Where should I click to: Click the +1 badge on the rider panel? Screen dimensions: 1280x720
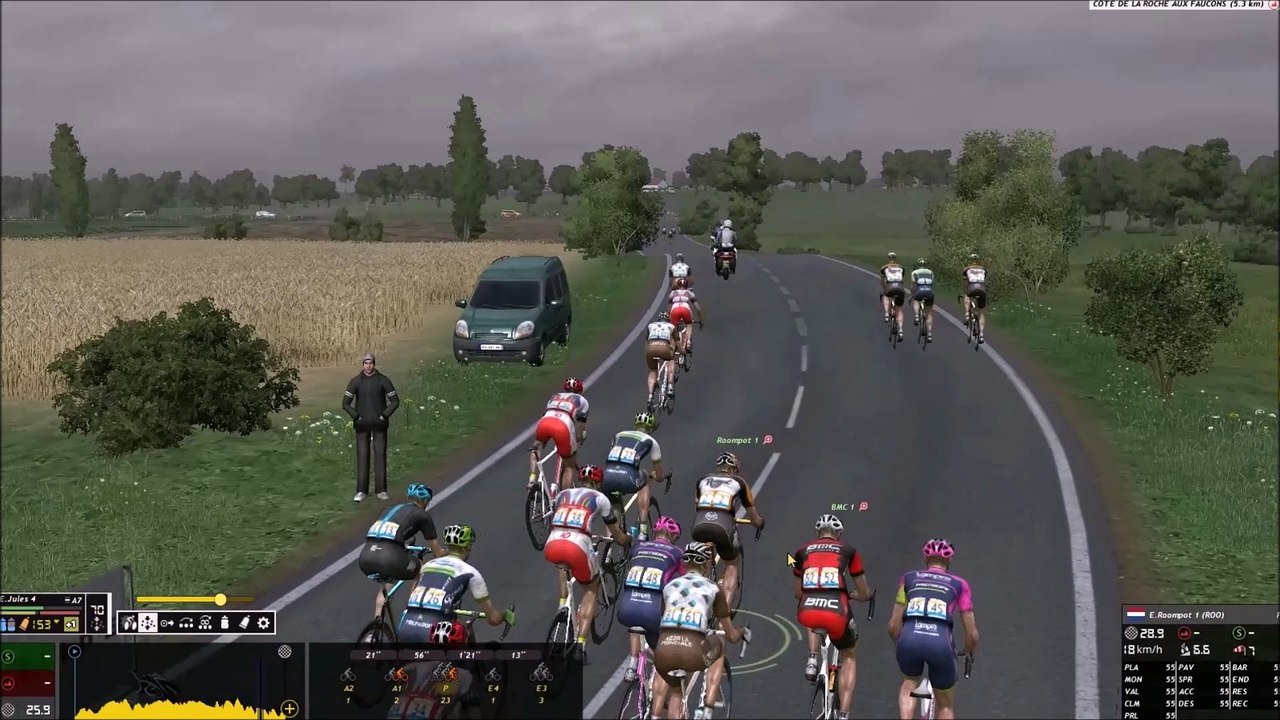(x=72, y=624)
